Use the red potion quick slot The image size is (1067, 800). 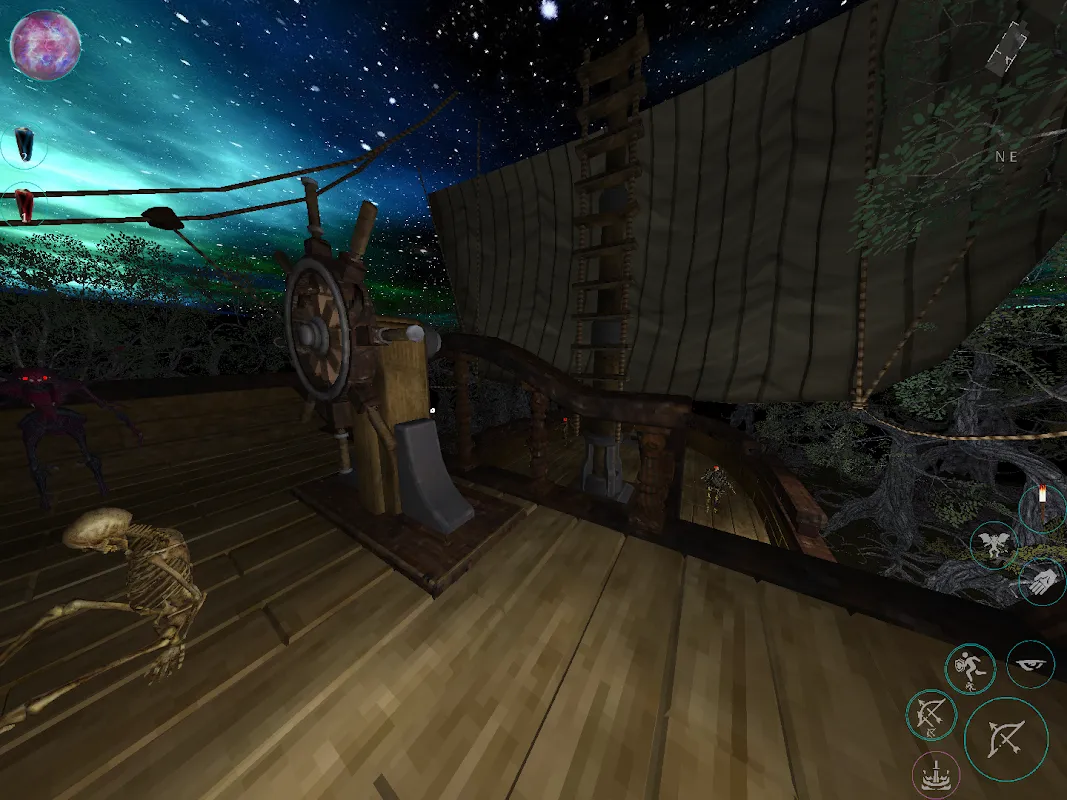click(24, 205)
